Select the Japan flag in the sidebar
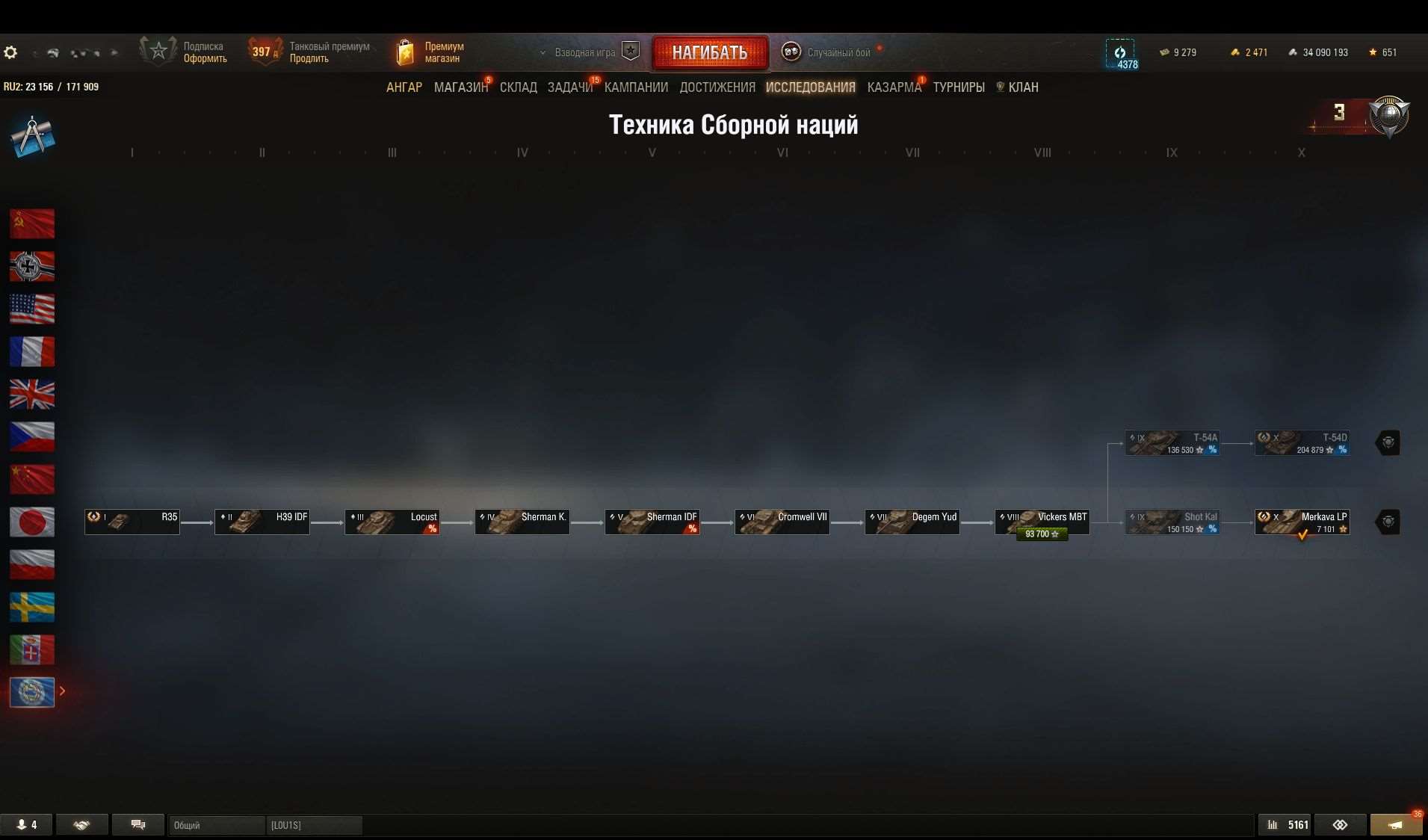1428x840 pixels. tap(31, 522)
